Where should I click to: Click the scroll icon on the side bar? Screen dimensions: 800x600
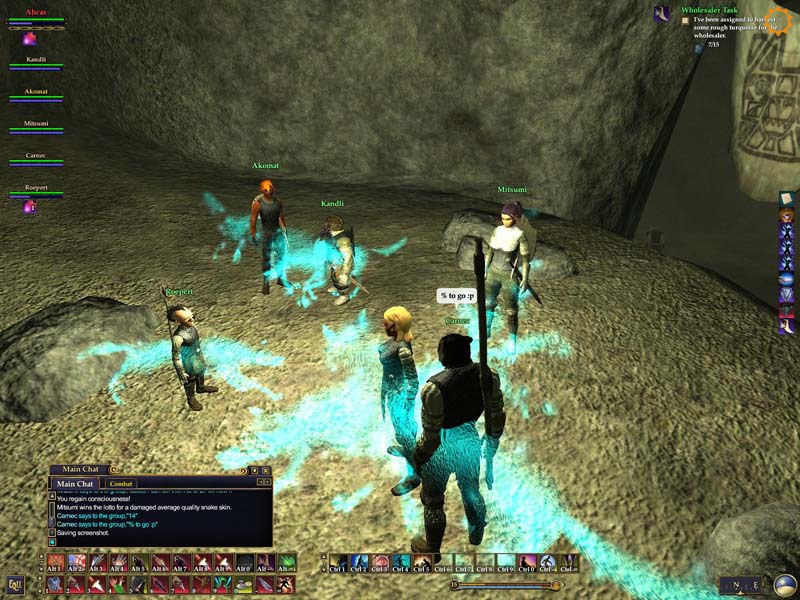[x=786, y=199]
